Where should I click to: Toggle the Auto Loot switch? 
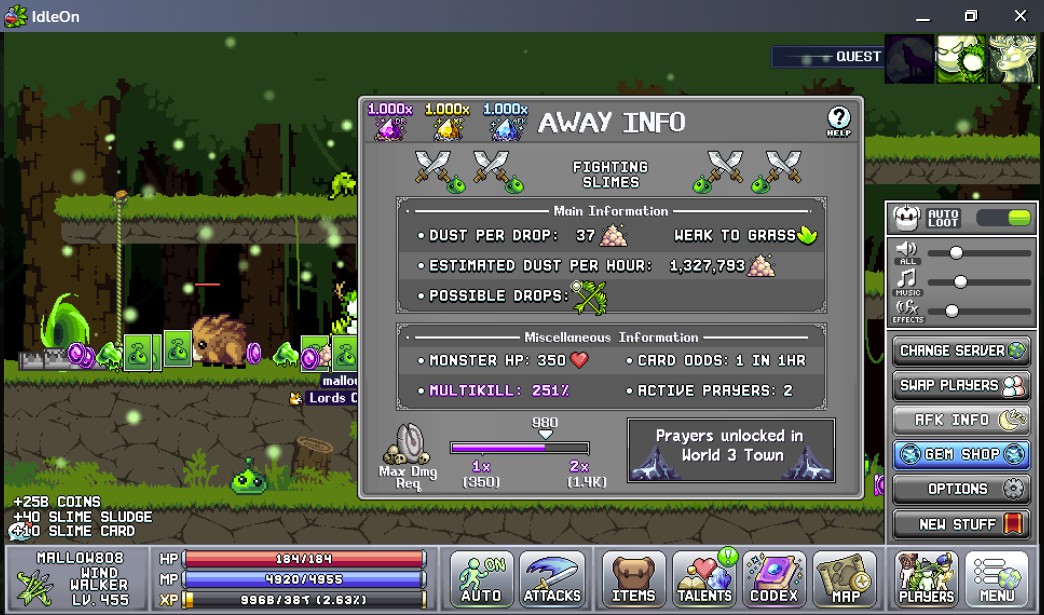tap(1004, 218)
